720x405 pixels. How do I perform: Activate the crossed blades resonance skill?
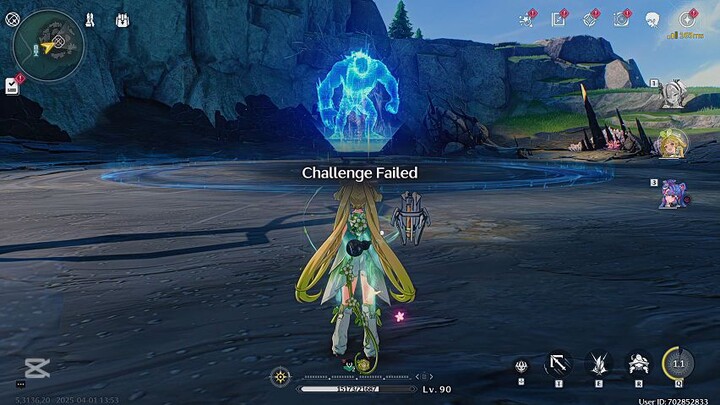597,365
